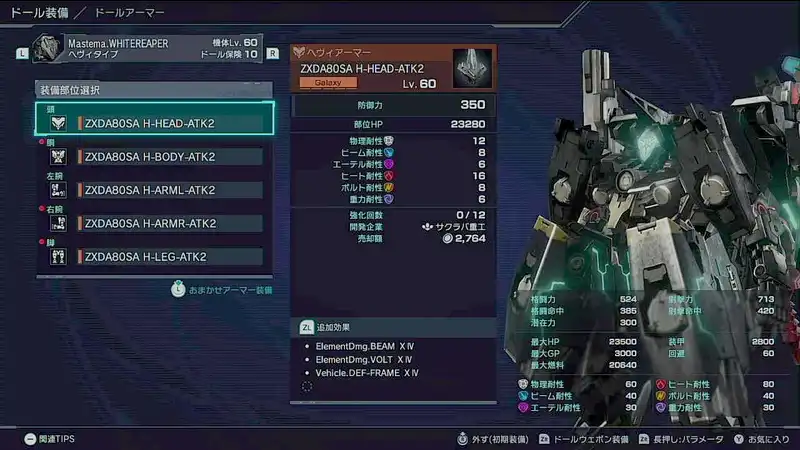Viewport: 800px width, 450px height.
Task: Open 関連TIPS related tips
Action: click(50, 439)
